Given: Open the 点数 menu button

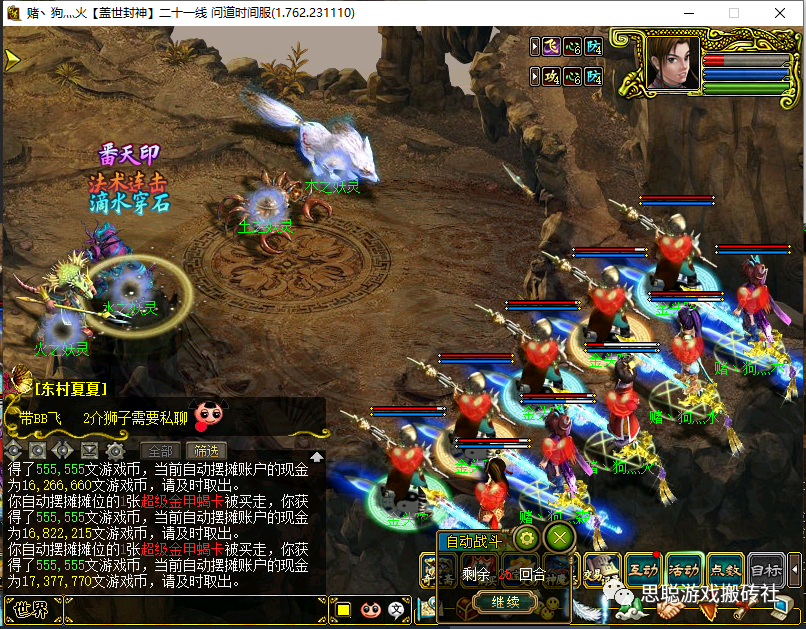Looking at the screenshot, I should pyautogui.click(x=725, y=569).
